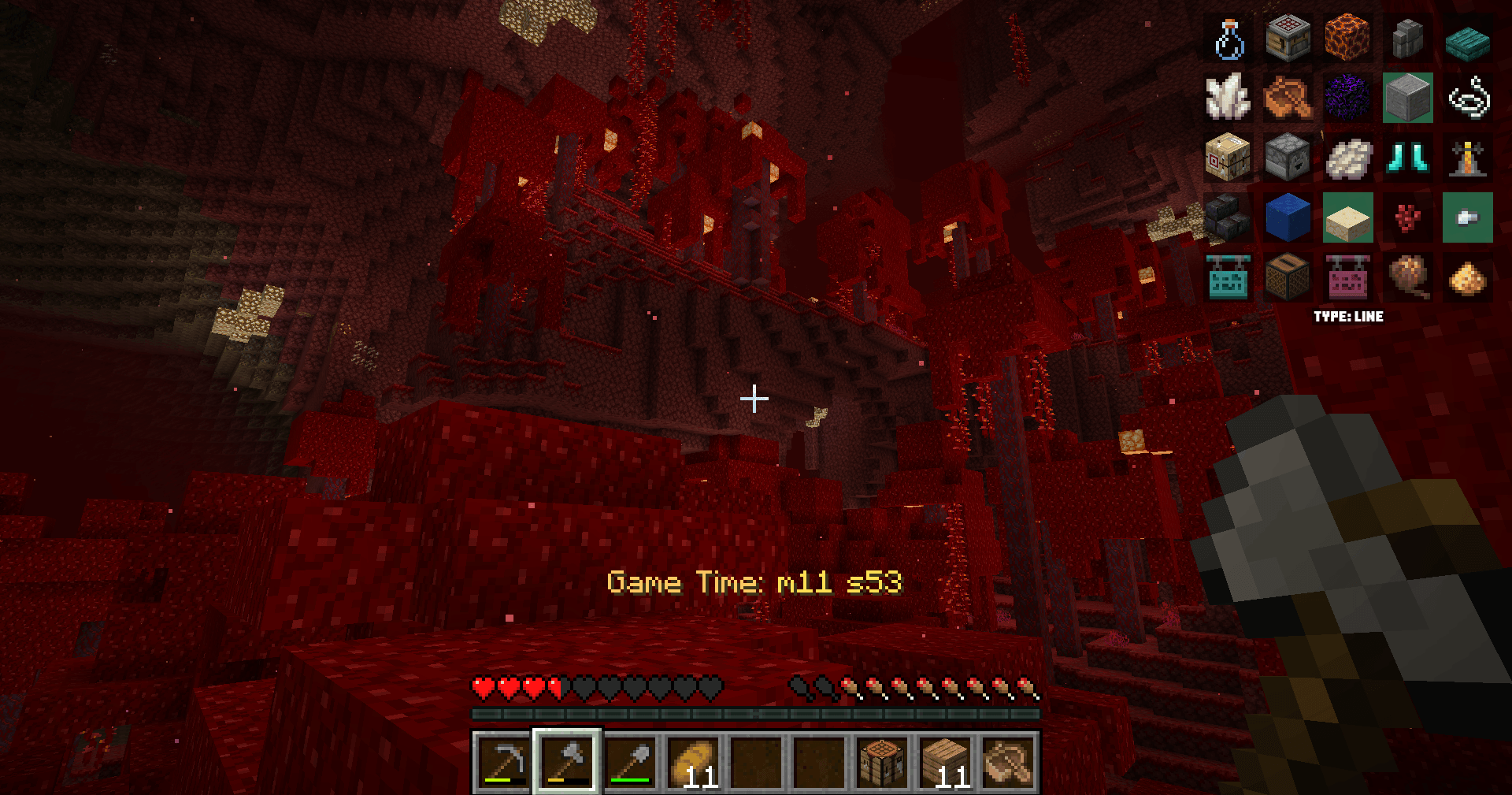The width and height of the screenshot is (1512, 795).
Task: Click the stone block icon on green background
Action: [1406, 98]
